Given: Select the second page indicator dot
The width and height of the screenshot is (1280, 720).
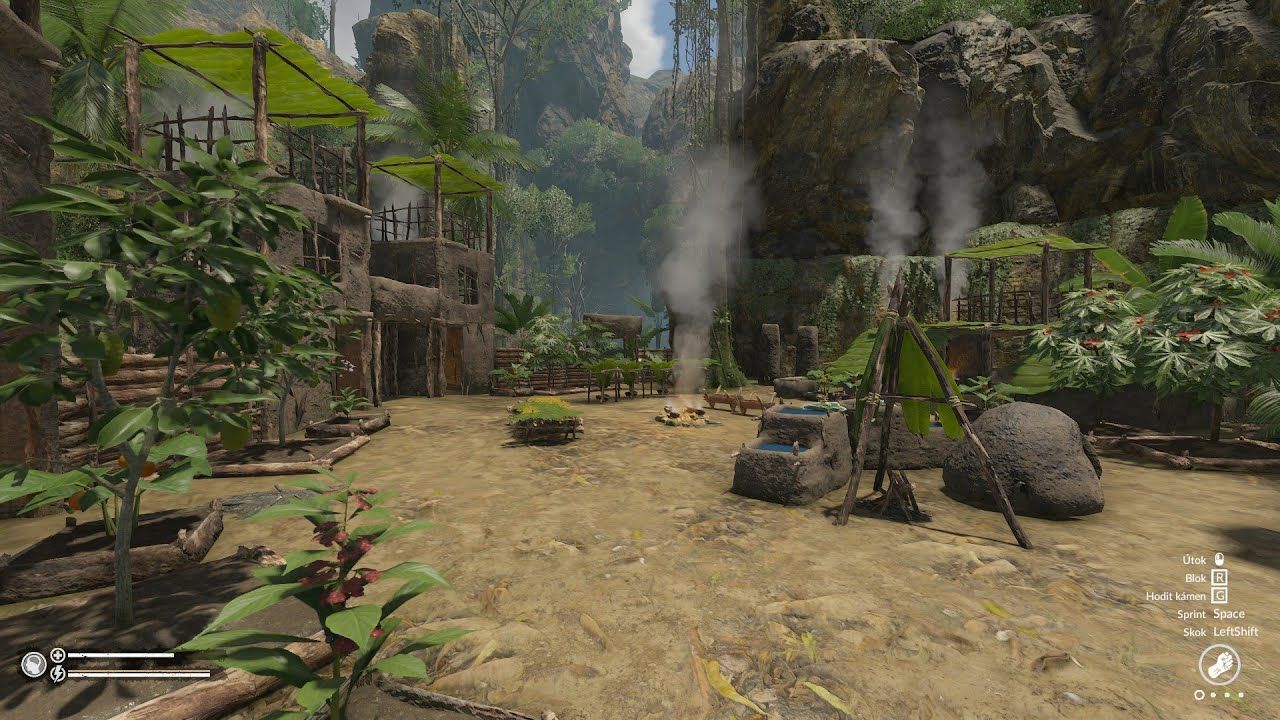Looking at the screenshot, I should [x=1213, y=694].
